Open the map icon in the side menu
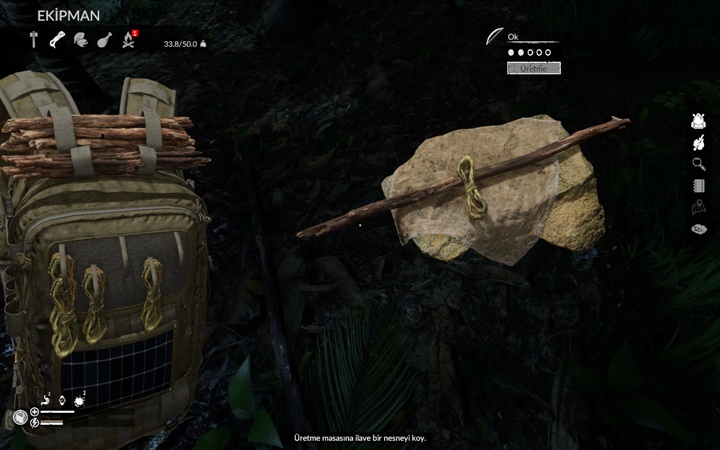720x450 pixels. tap(699, 208)
